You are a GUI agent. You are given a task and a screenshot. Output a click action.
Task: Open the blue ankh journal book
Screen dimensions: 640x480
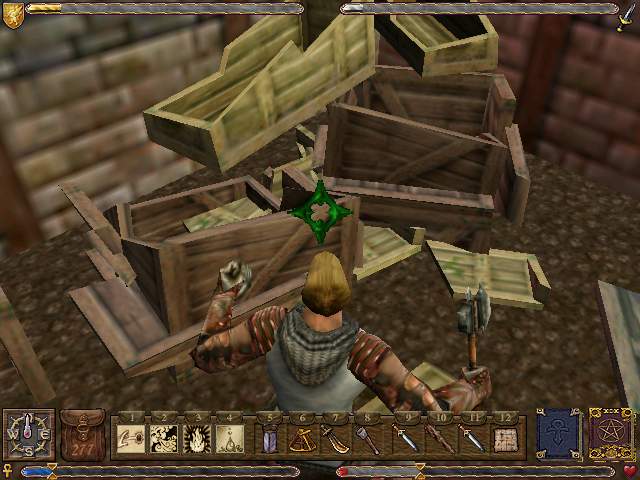tap(557, 433)
